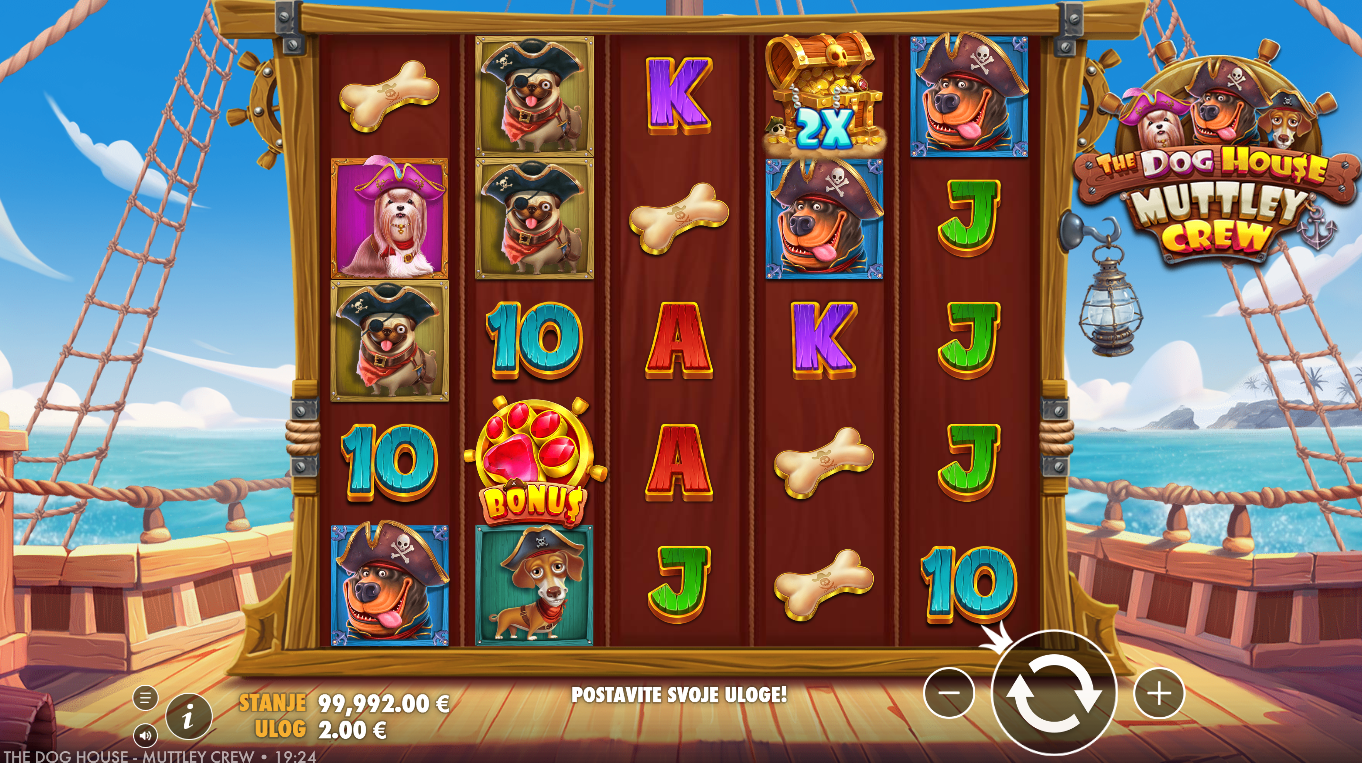1362x763 pixels.
Task: Toggle the sound speaker icon
Action: [145, 735]
